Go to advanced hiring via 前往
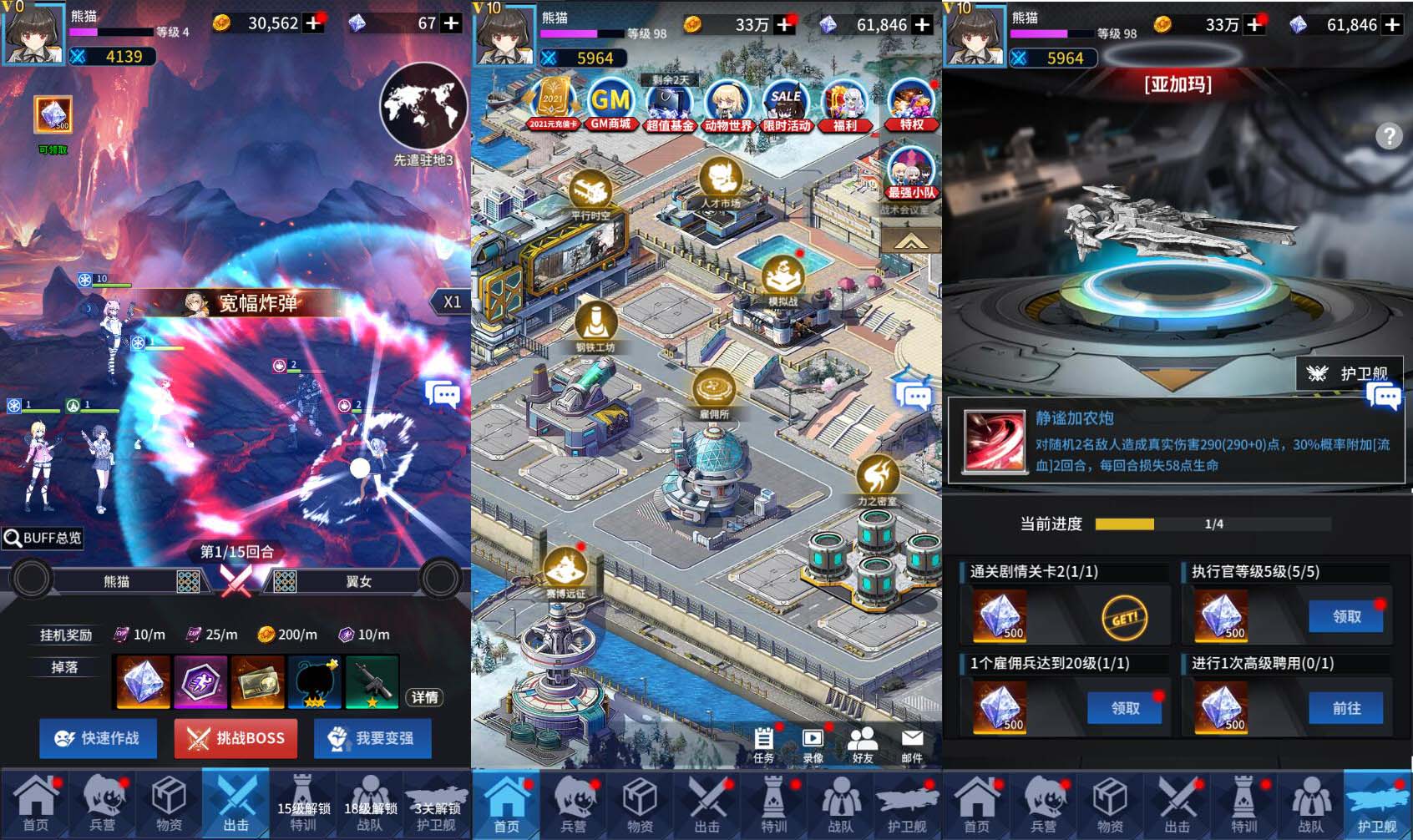 tap(1345, 708)
